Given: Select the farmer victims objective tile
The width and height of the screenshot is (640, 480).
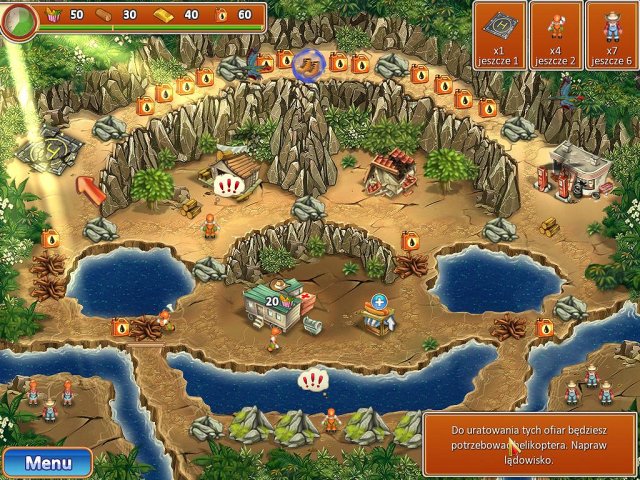Looking at the screenshot, I should (612, 34).
